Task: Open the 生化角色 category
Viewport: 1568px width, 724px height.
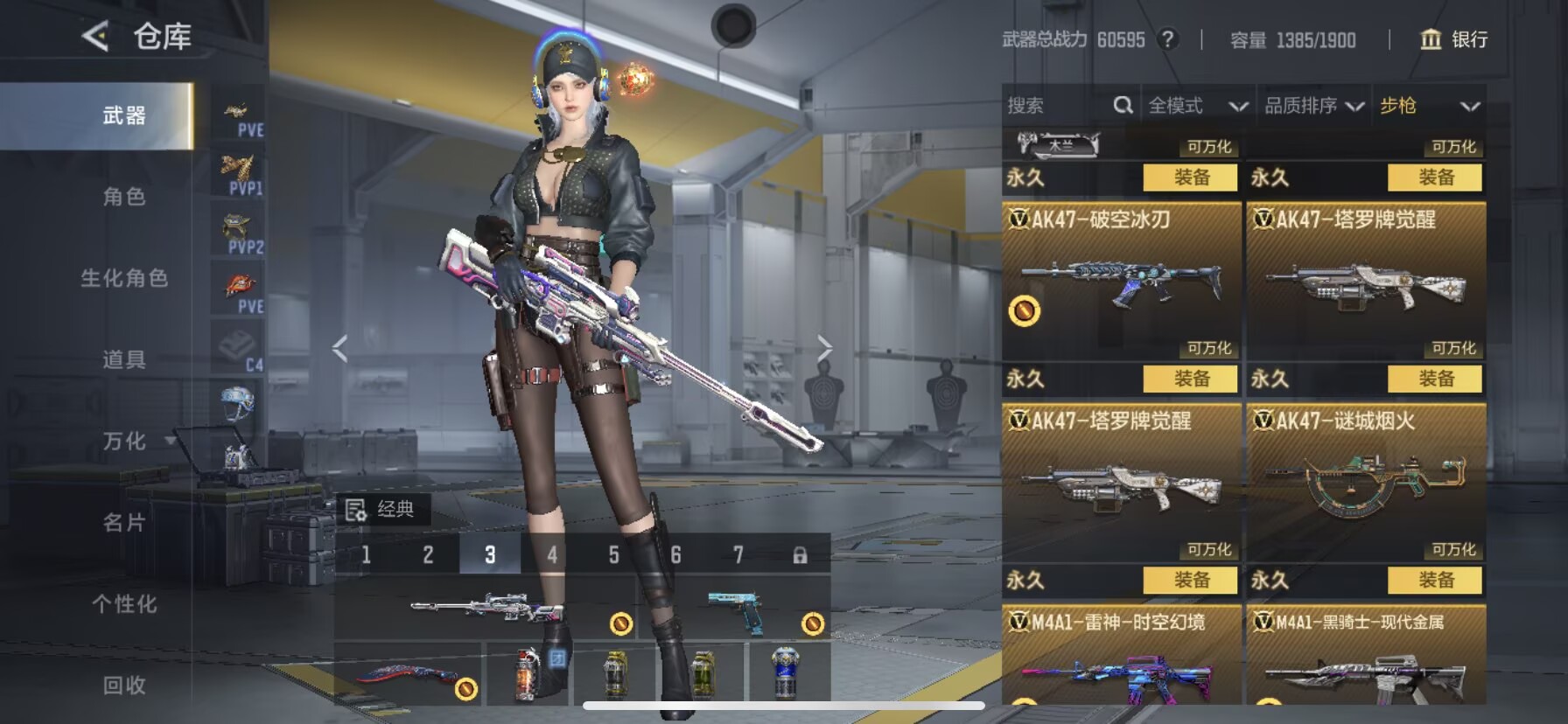Action: pos(124,278)
